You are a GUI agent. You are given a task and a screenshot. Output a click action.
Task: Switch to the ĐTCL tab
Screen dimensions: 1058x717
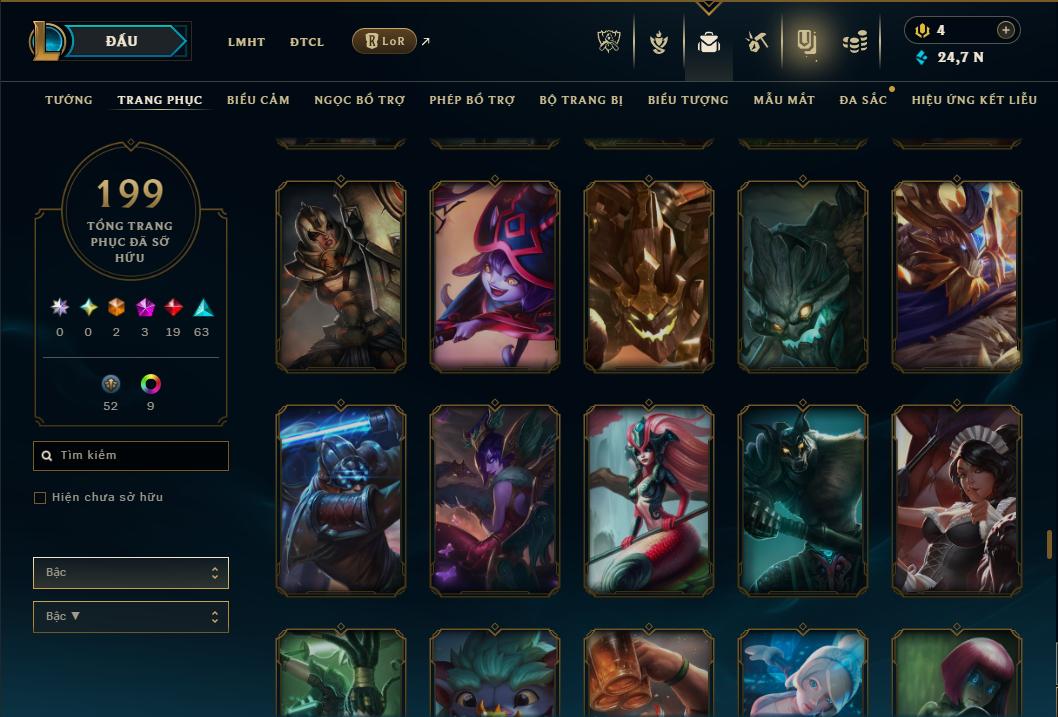coord(307,42)
